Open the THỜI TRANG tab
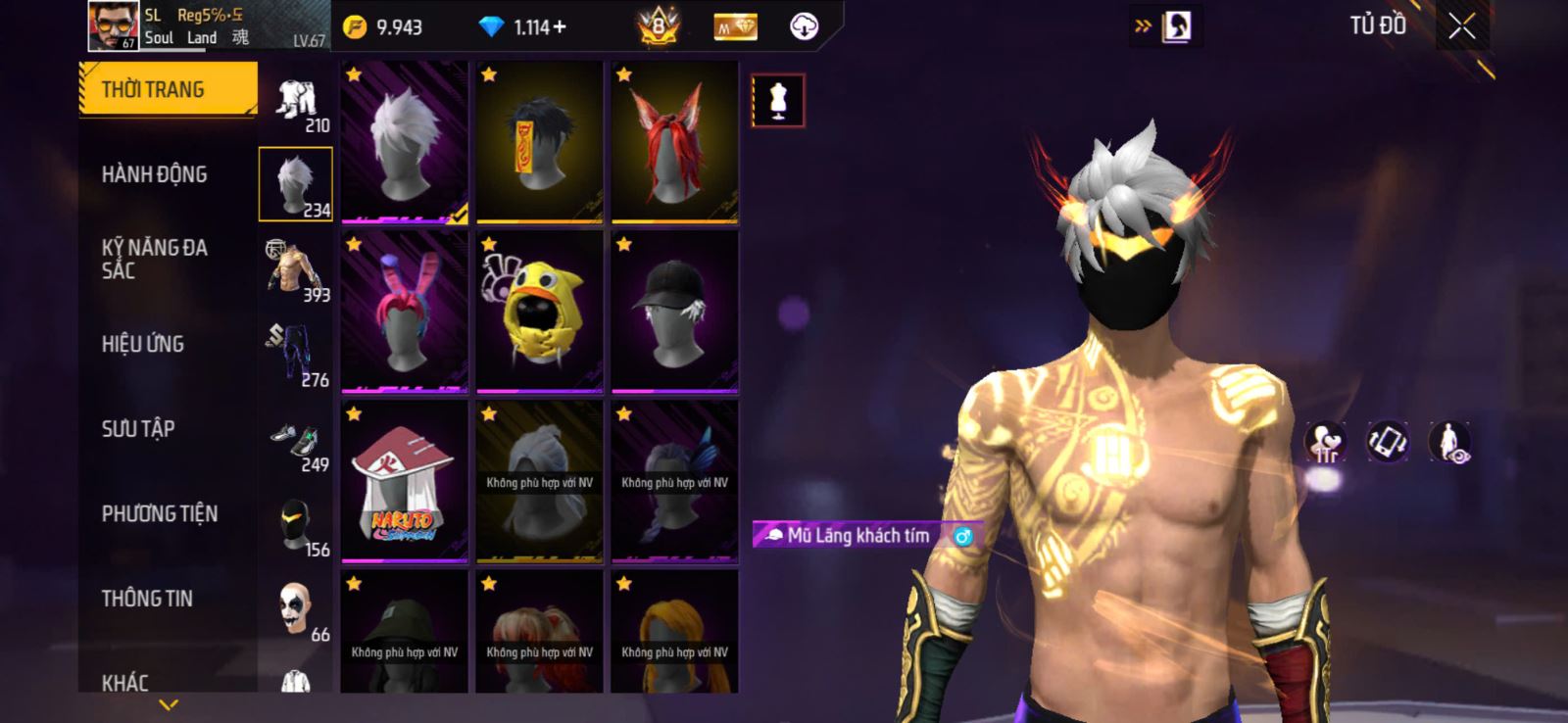 click(x=168, y=89)
